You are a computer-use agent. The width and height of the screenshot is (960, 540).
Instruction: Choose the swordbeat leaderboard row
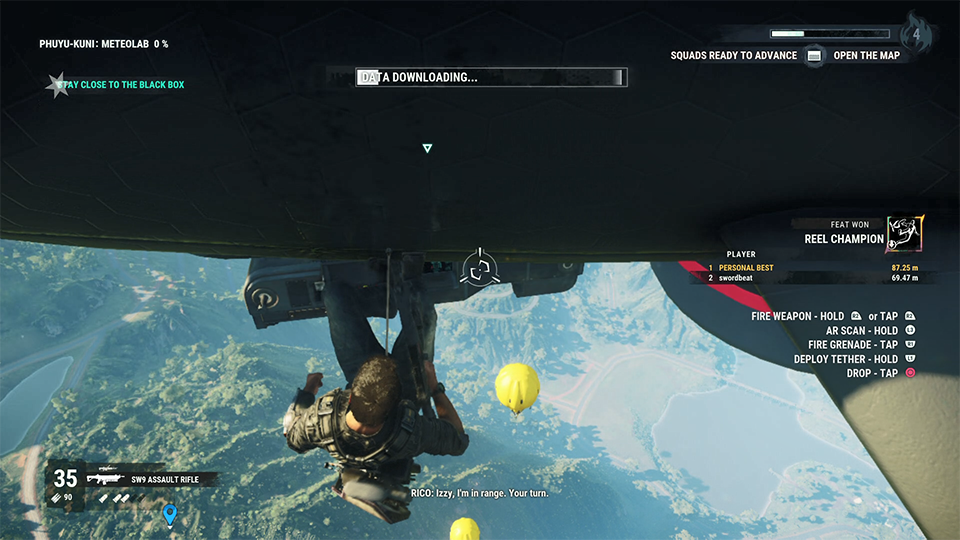coord(818,277)
